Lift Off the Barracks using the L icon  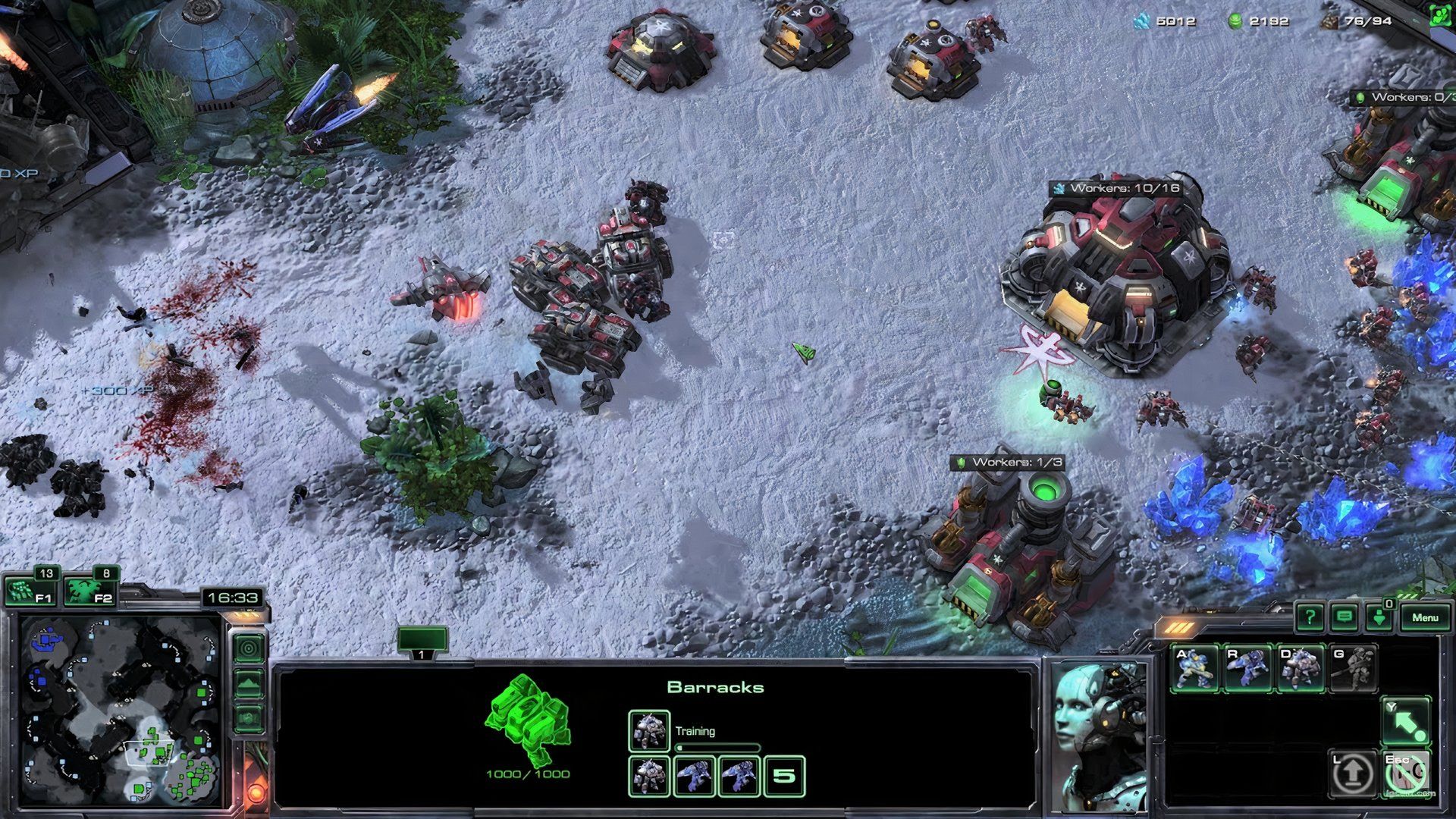1353,772
